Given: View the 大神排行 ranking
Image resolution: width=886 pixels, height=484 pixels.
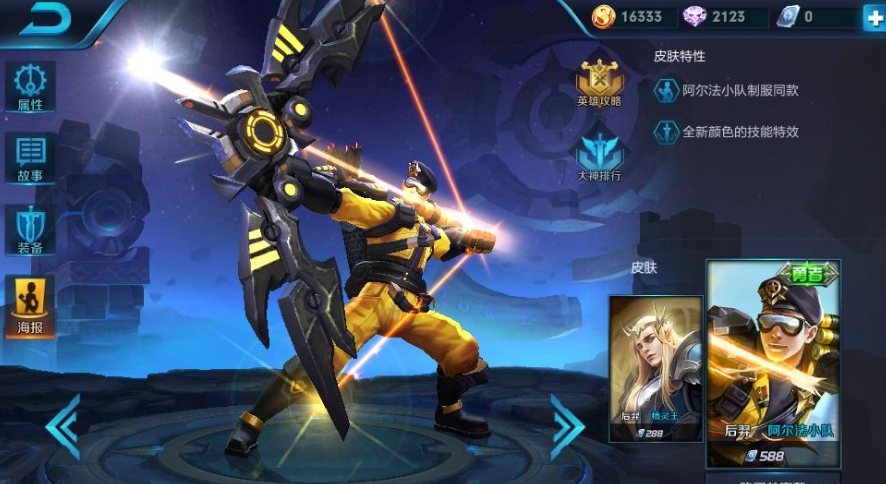Looking at the screenshot, I should click(x=599, y=158).
